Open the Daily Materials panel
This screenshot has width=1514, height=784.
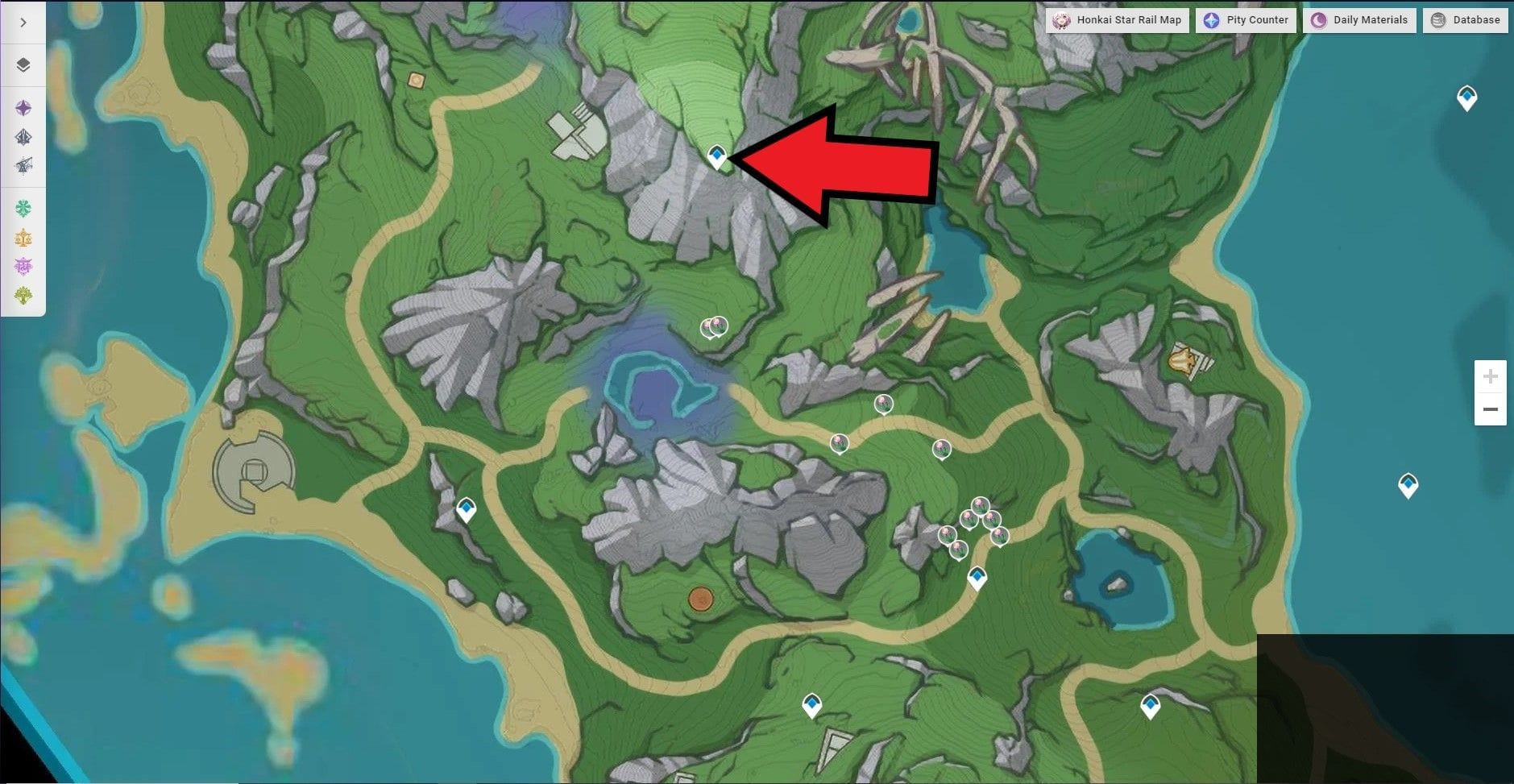pos(1360,20)
